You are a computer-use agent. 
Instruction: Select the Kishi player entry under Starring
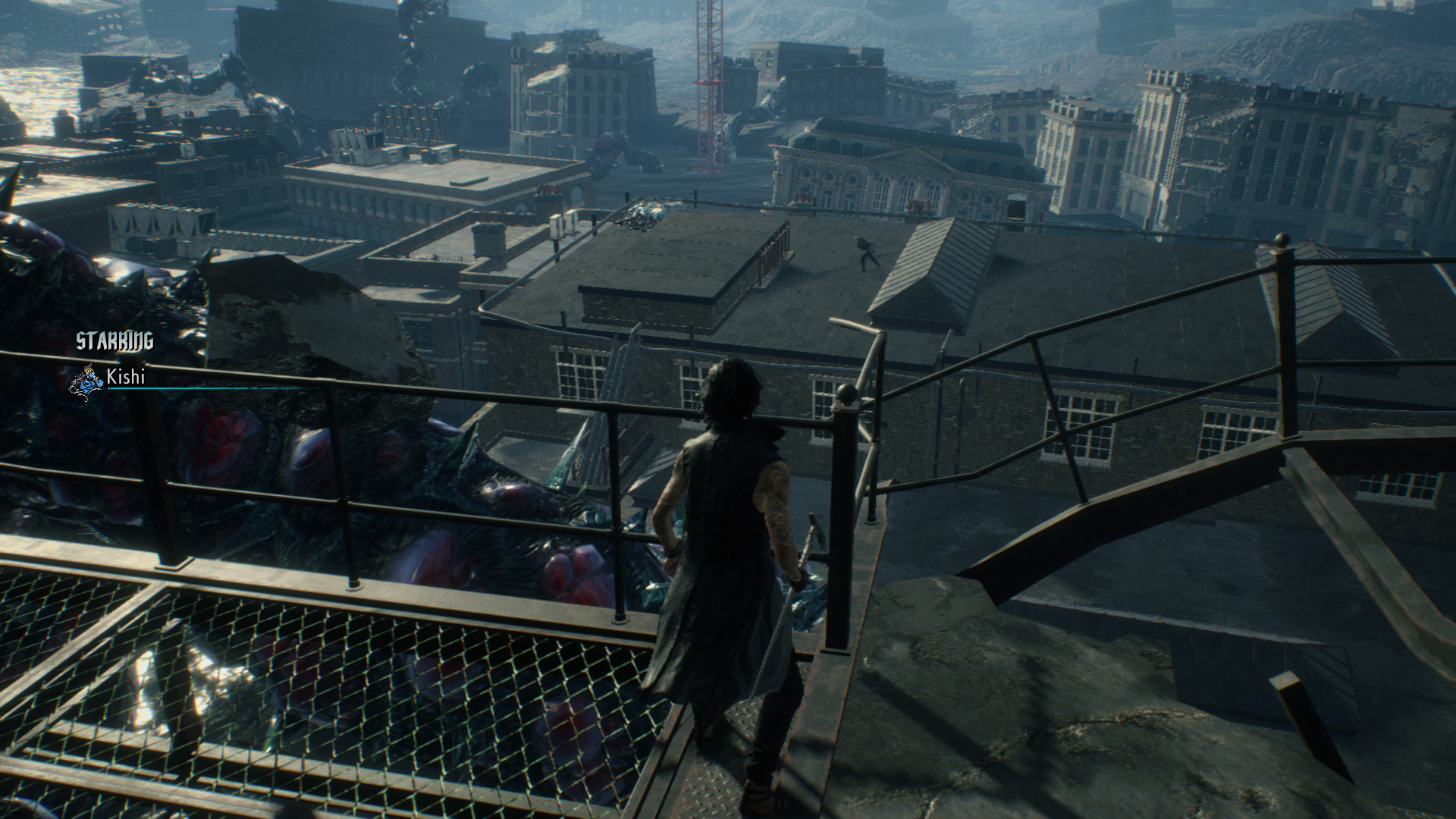[125, 377]
